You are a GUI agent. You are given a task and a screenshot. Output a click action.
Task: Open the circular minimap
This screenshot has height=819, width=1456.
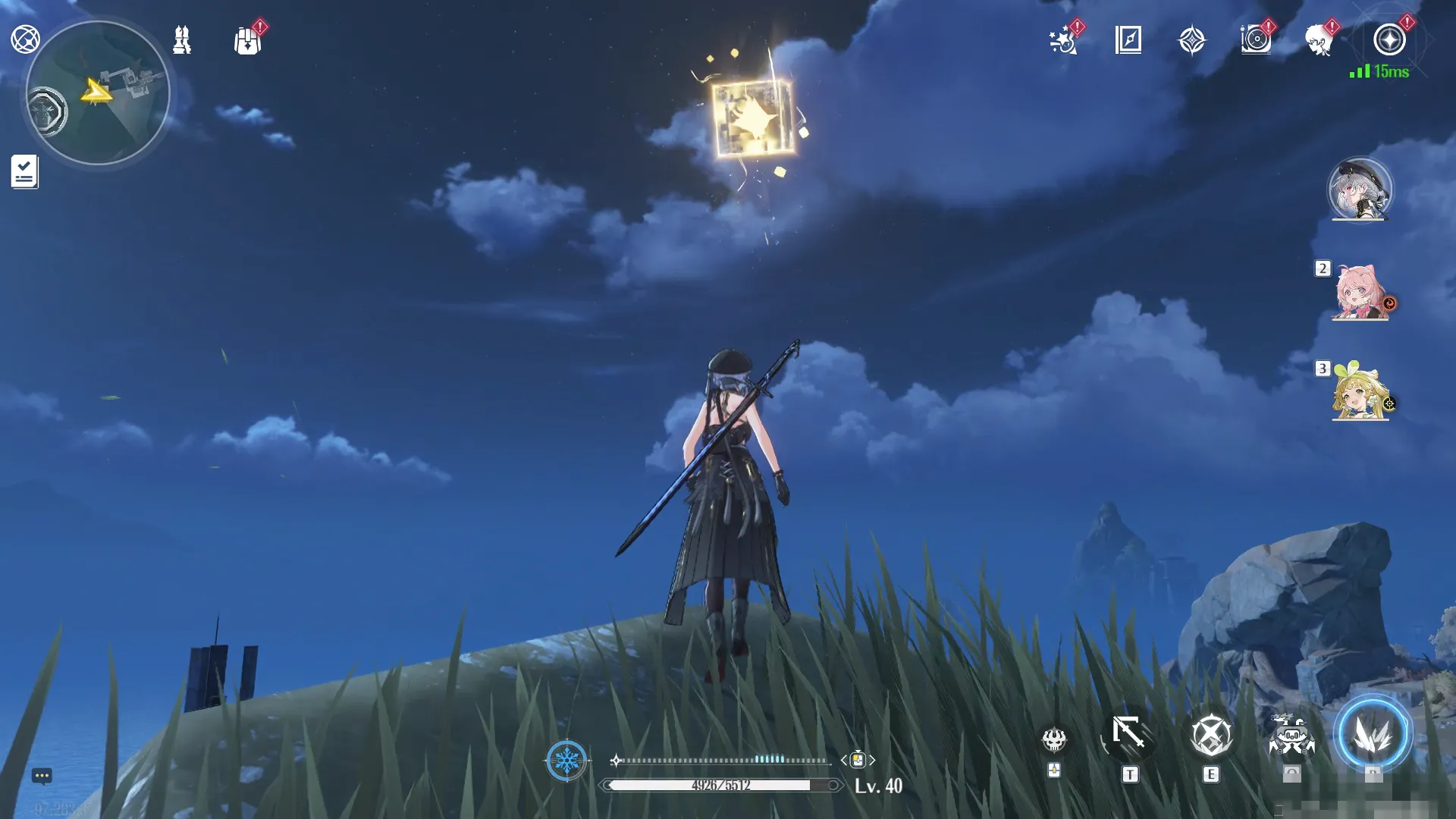click(97, 93)
